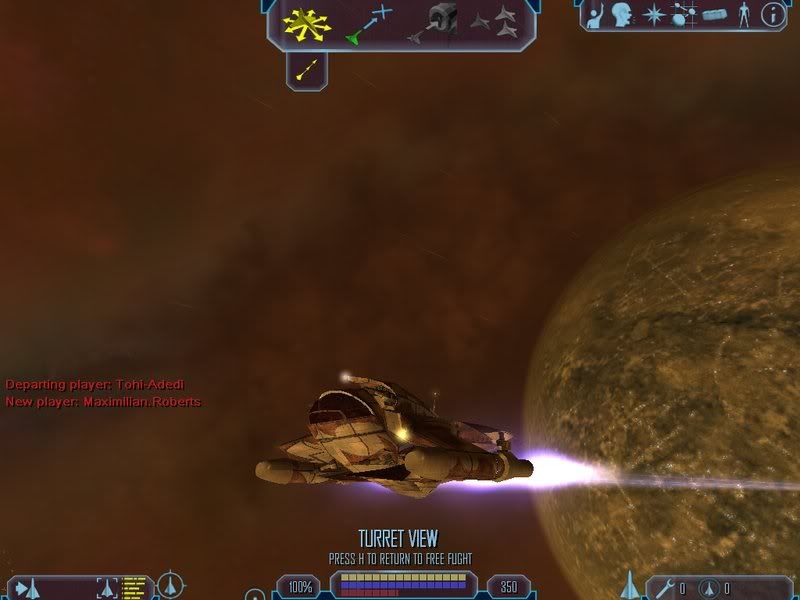
Task: Open the cargo inventory icon
Action: 713,15
